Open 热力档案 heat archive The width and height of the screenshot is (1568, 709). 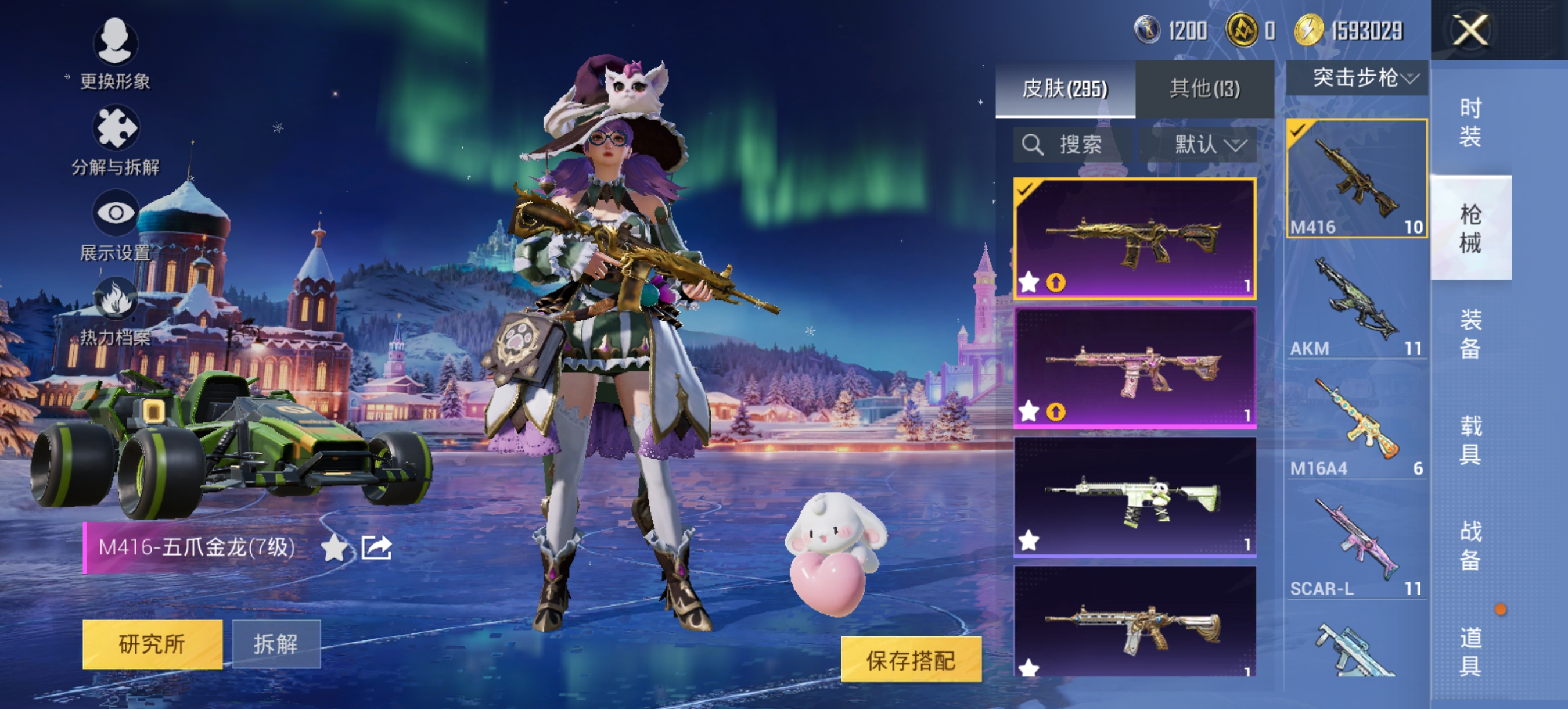[115, 311]
